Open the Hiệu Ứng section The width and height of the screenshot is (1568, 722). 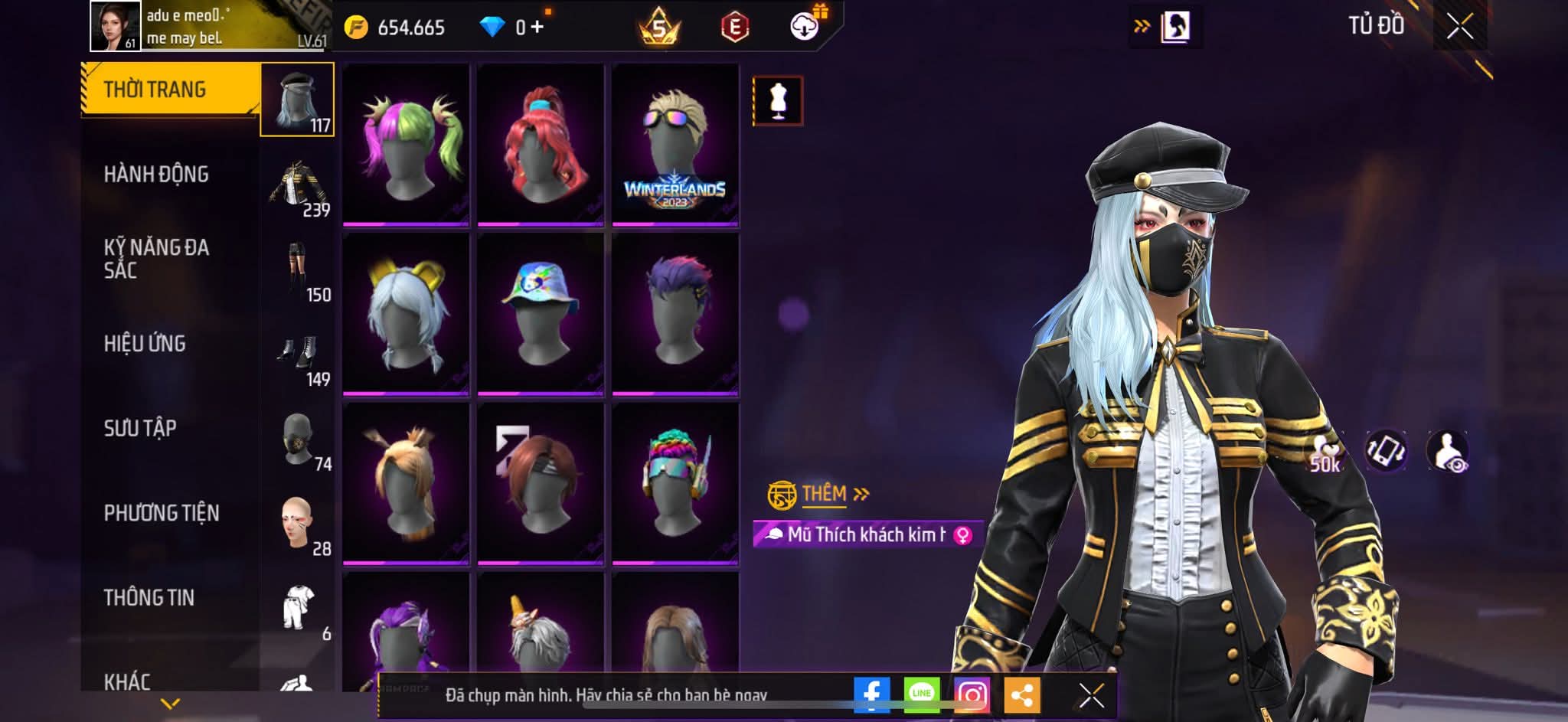click(145, 344)
